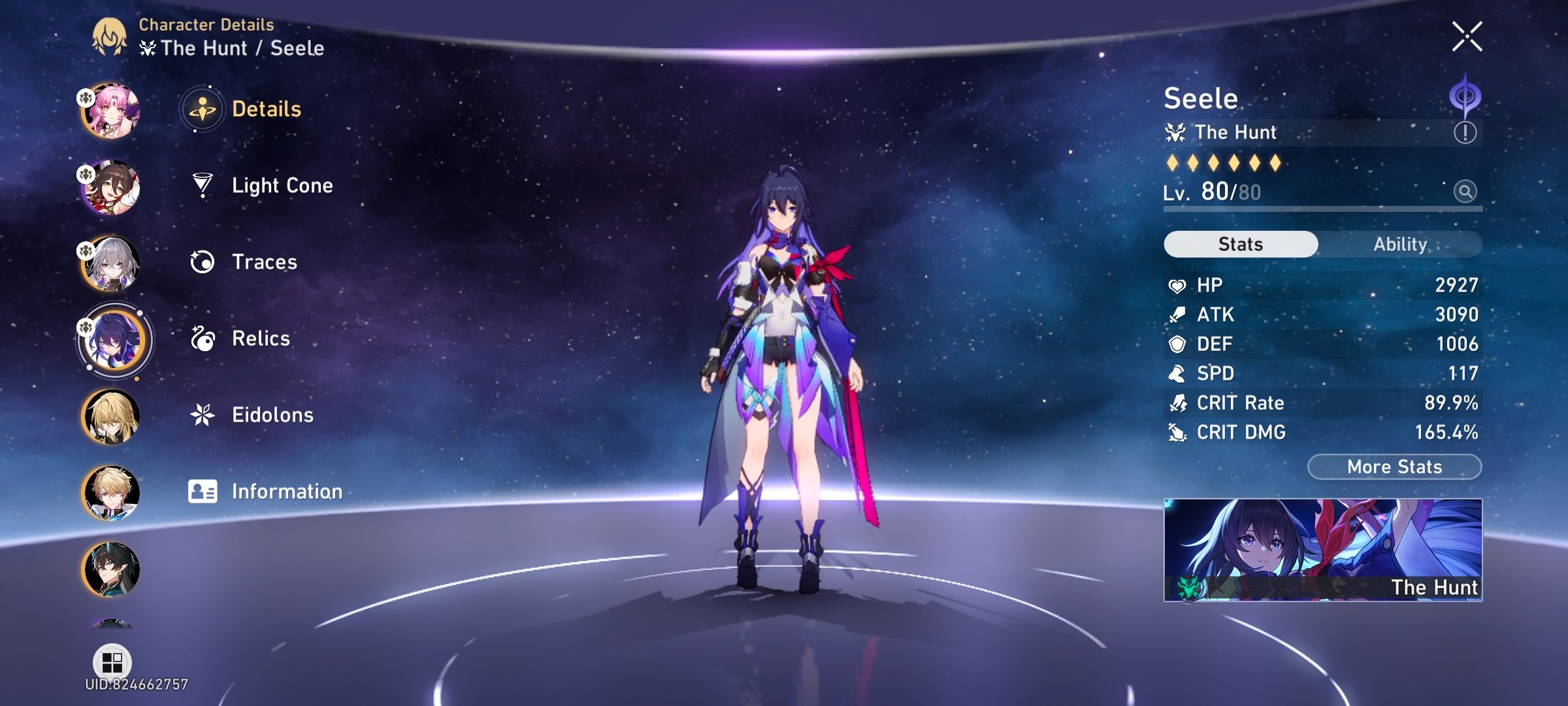Open the Light Cone panel
1568x706 pixels.
coord(281,185)
